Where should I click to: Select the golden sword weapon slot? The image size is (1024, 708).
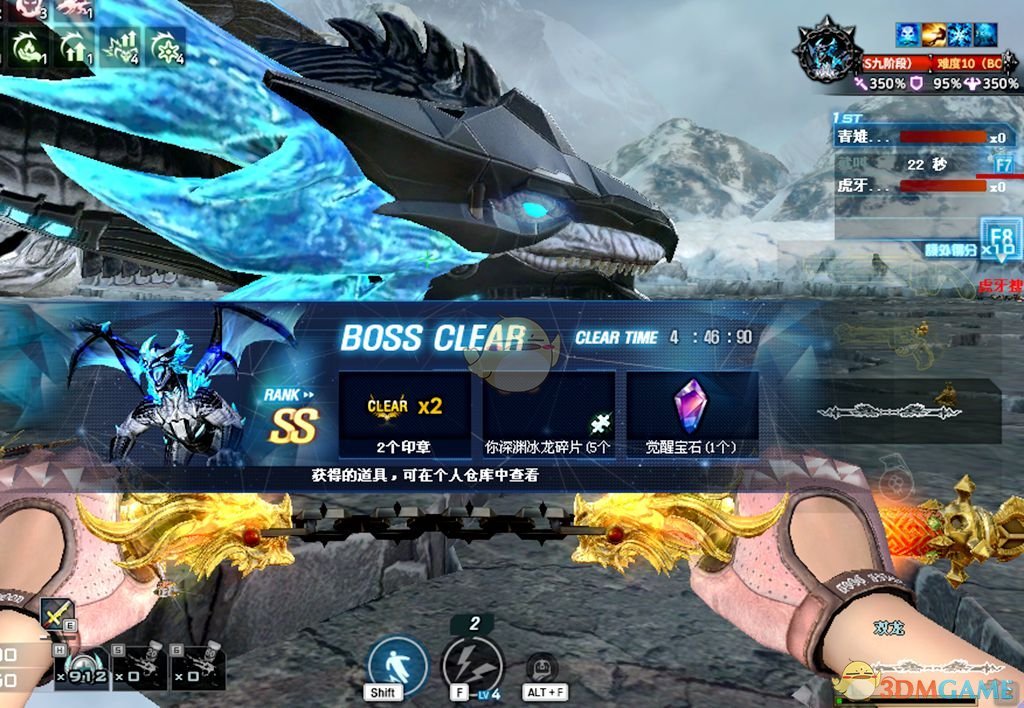click(58, 614)
